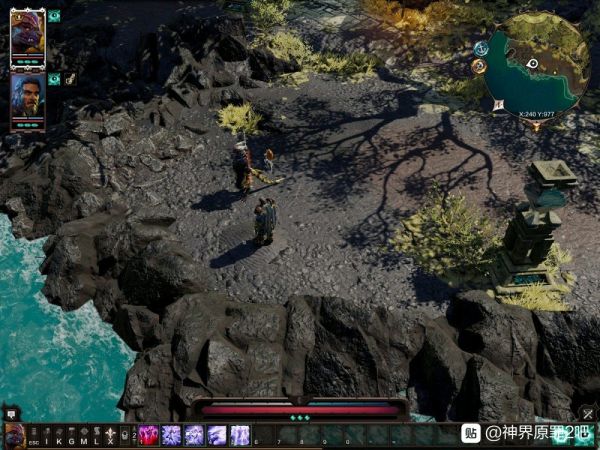This screenshot has height=450, width=600.
Task: Activate the last purple skill in the hotbar
Action: click(240, 436)
